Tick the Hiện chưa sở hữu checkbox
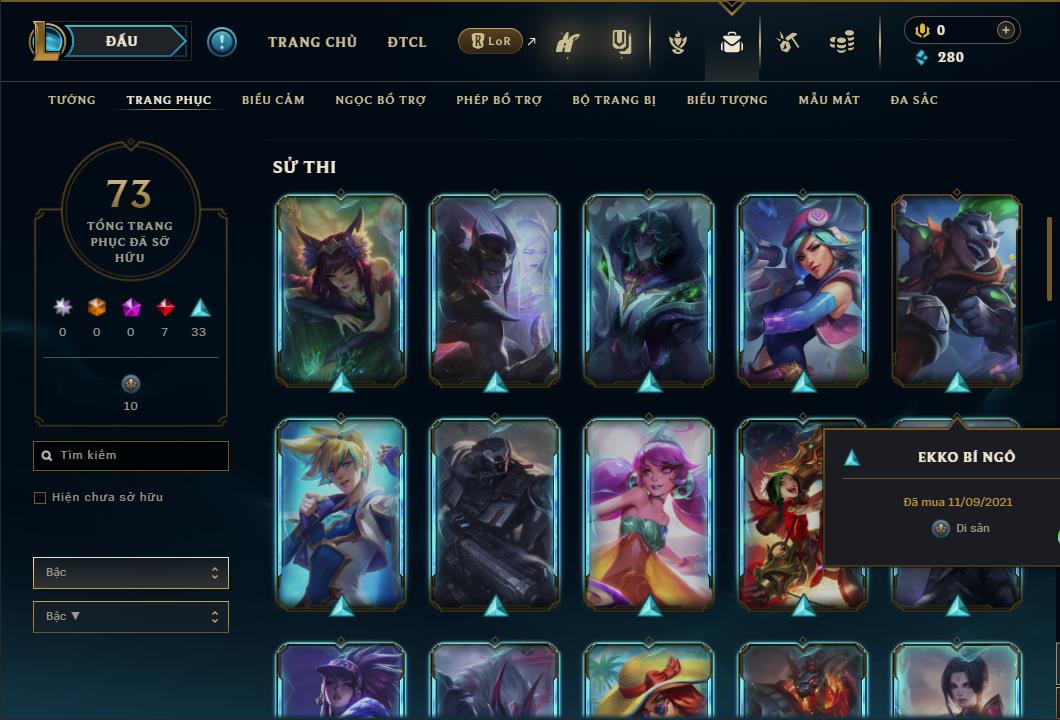Image resolution: width=1060 pixels, height=720 pixels. pyautogui.click(x=40, y=497)
